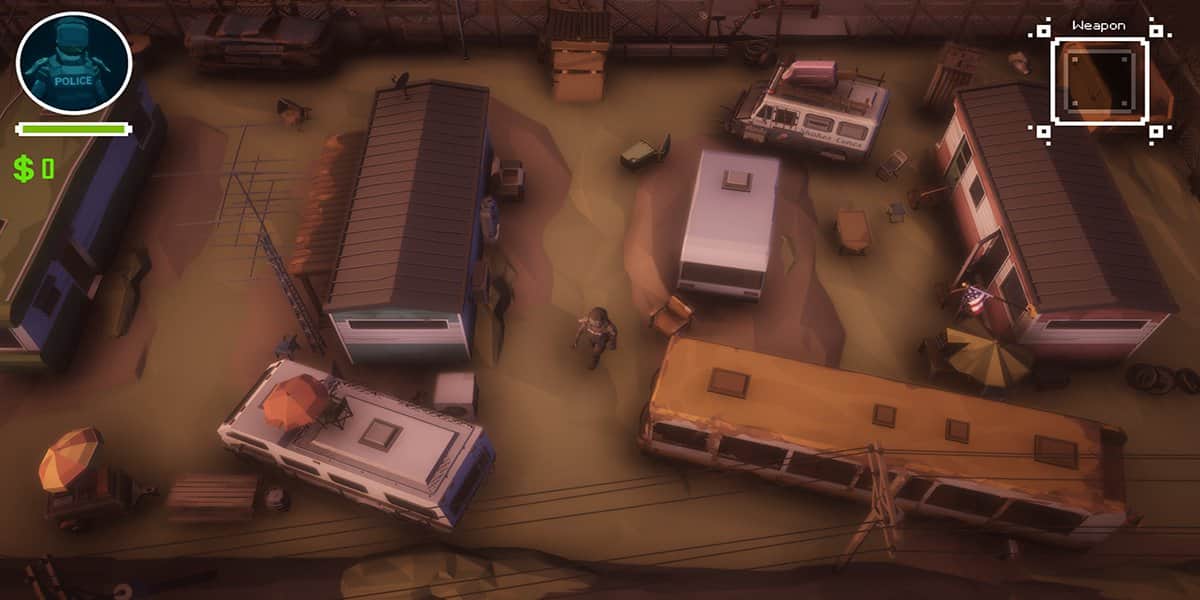Click the police officer character portrait
The height and width of the screenshot is (600, 1200).
(x=73, y=63)
